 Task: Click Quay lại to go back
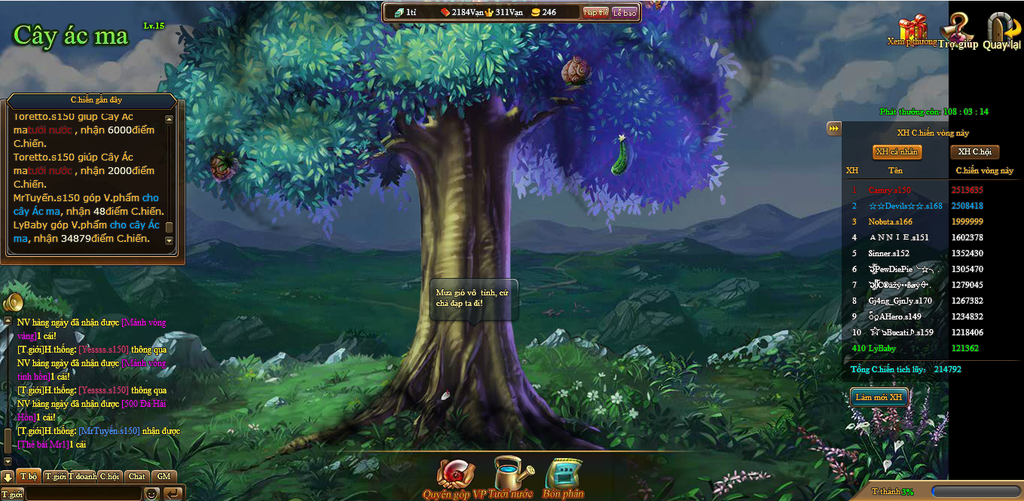pos(1001,31)
